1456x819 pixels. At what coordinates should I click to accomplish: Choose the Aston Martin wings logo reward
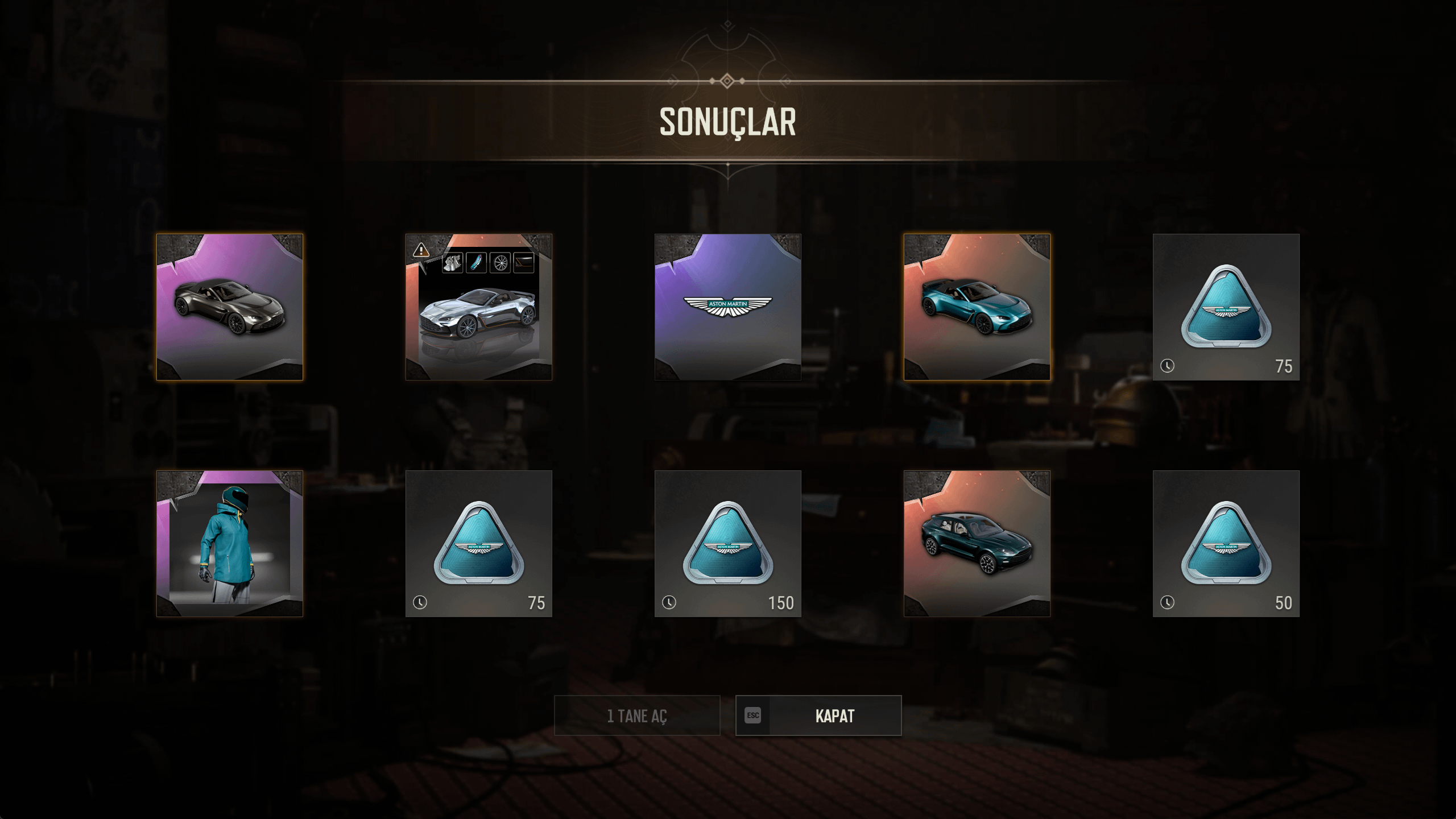coord(728,307)
